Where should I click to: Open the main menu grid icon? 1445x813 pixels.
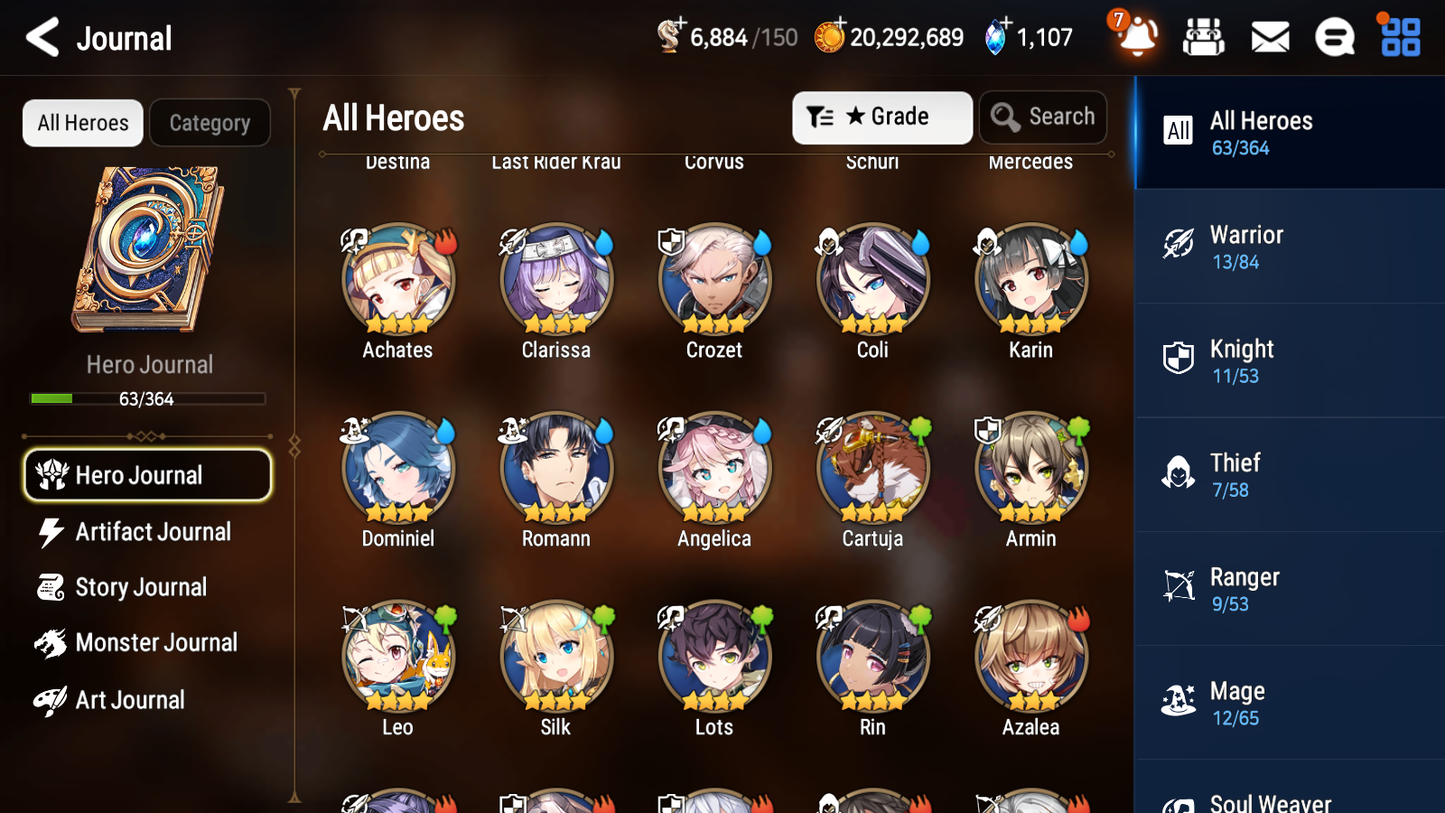(x=1399, y=36)
